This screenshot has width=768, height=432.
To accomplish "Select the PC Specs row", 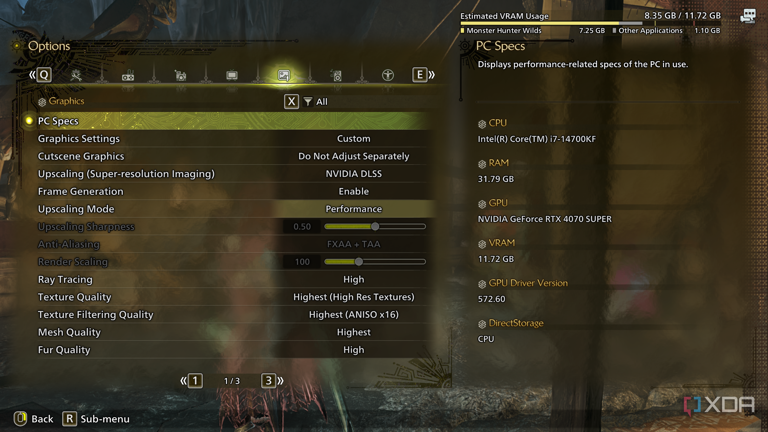I will pos(230,121).
